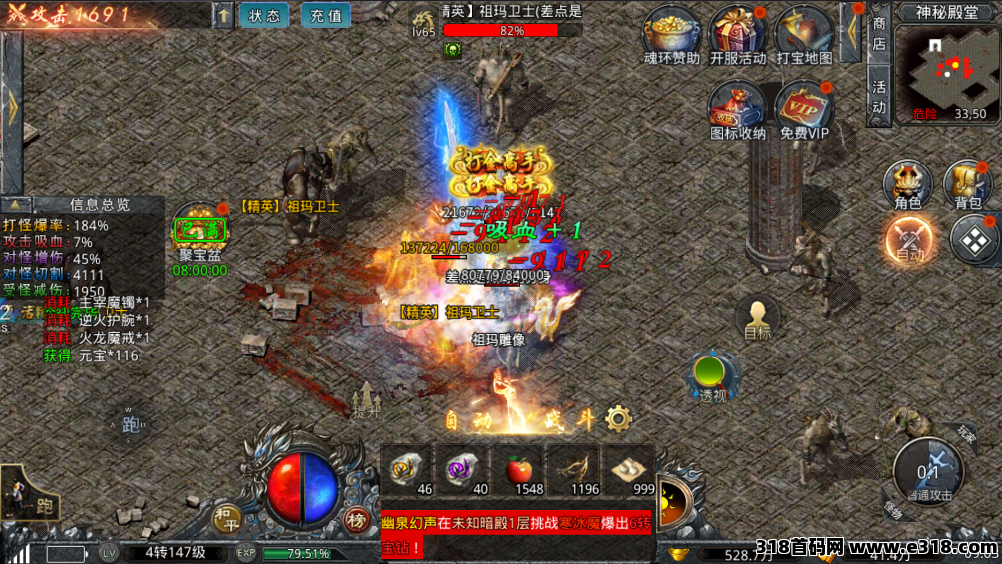Viewport: 1002px width, 564px height.
Task: Open the 聚宝盆 treasure bowl icon
Action: coord(200,233)
